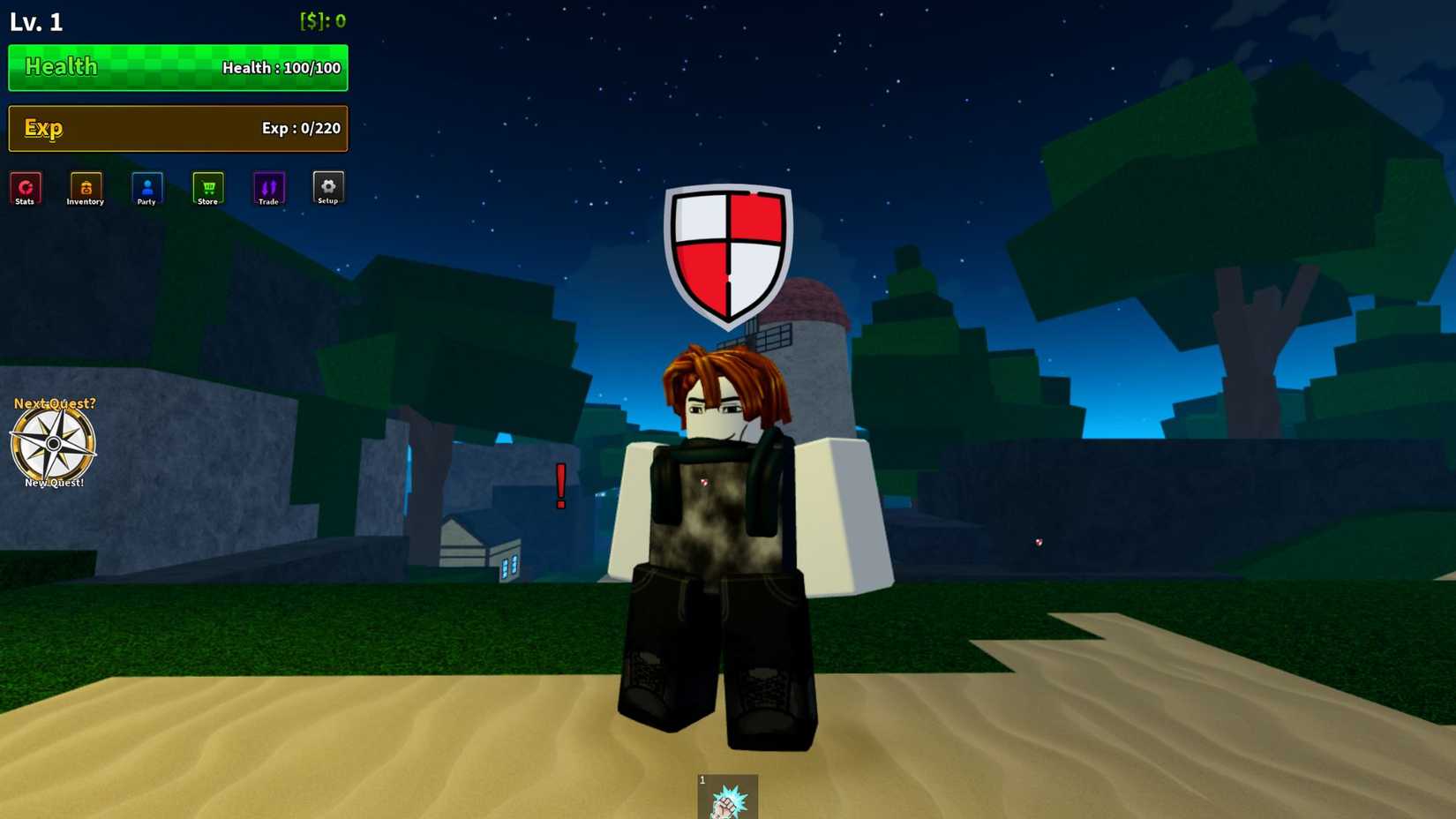Click the green [$]: 0 currency counter
This screenshot has width=1456, height=819.
(321, 20)
